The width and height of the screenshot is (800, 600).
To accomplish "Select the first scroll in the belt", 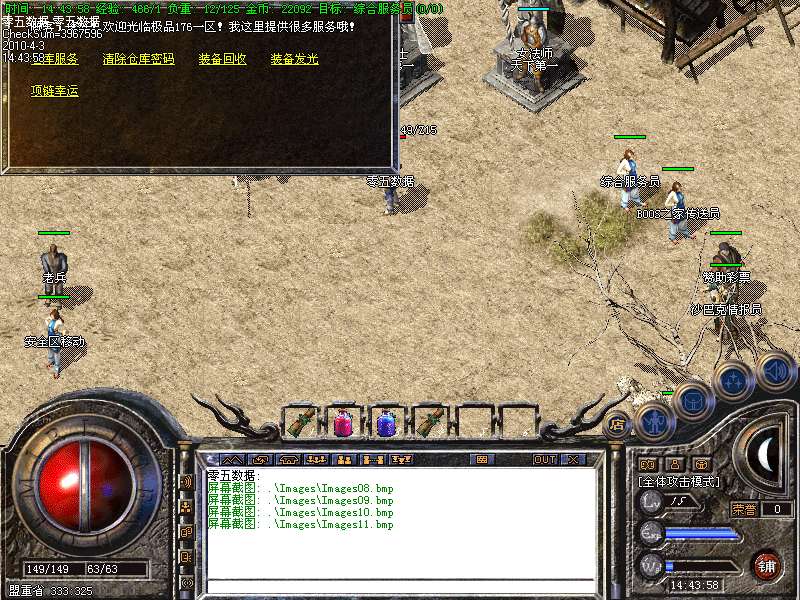I will pos(301,422).
